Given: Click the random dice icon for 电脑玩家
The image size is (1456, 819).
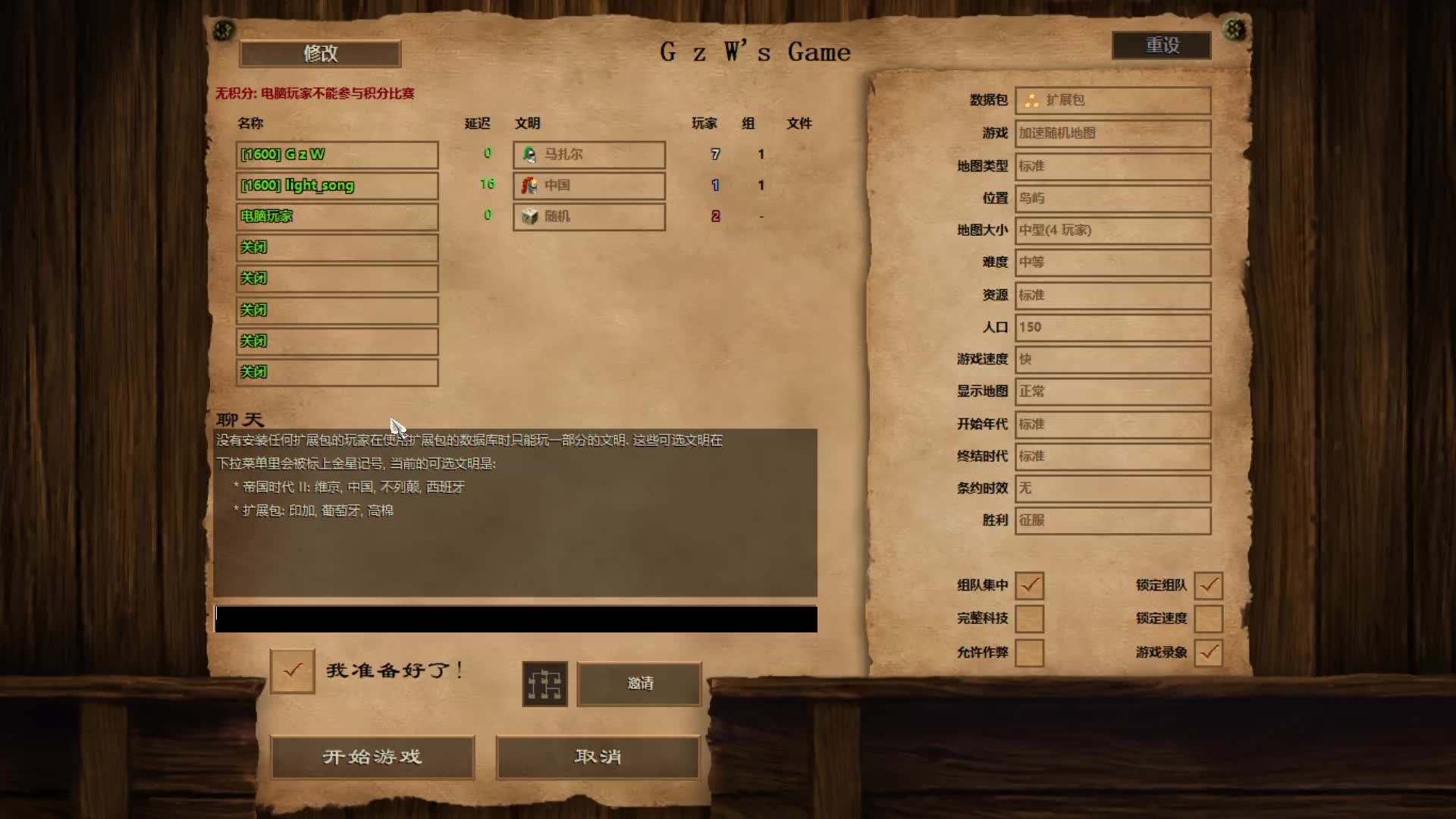Looking at the screenshot, I should click(x=529, y=217).
